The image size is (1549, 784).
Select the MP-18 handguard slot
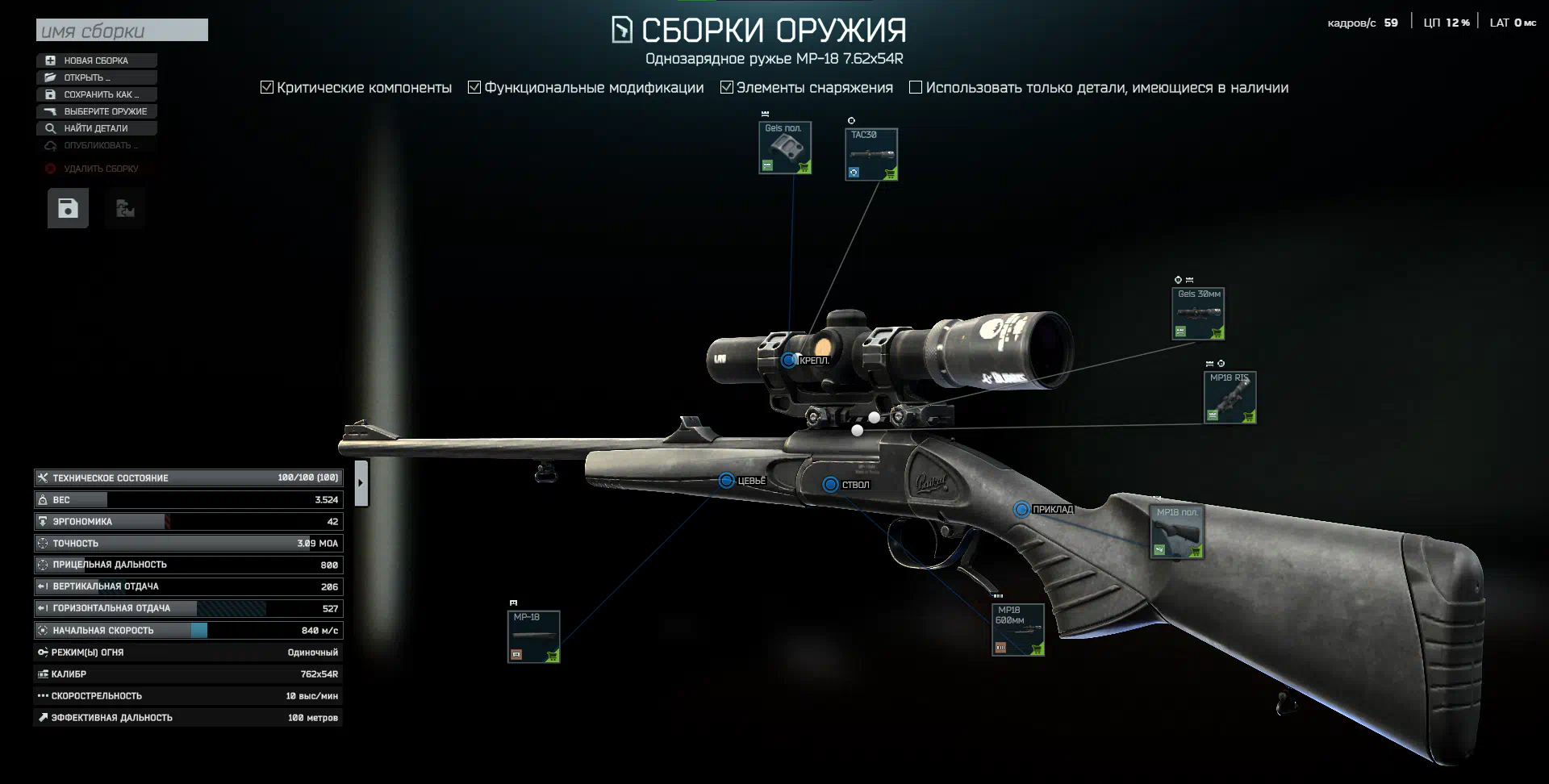(533, 636)
